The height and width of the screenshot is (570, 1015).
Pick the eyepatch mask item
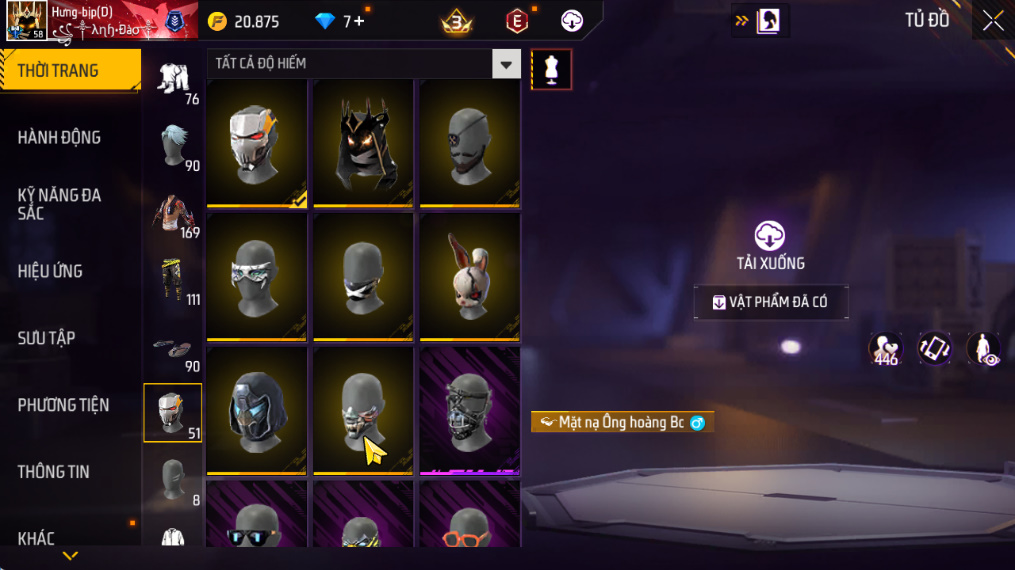point(469,142)
